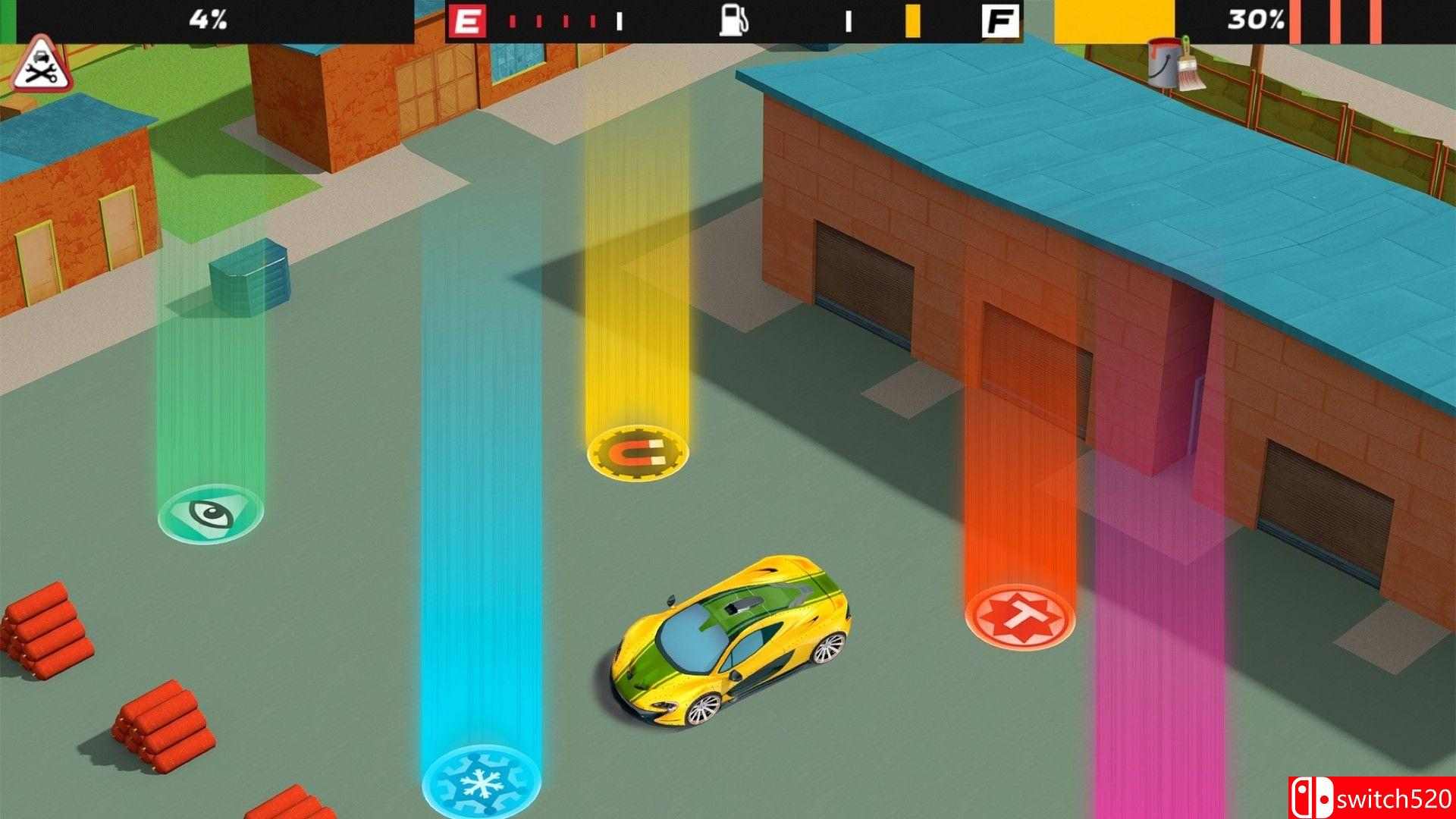The height and width of the screenshot is (819, 1456).
Task: Click the white F full fuel indicator
Action: (1003, 20)
